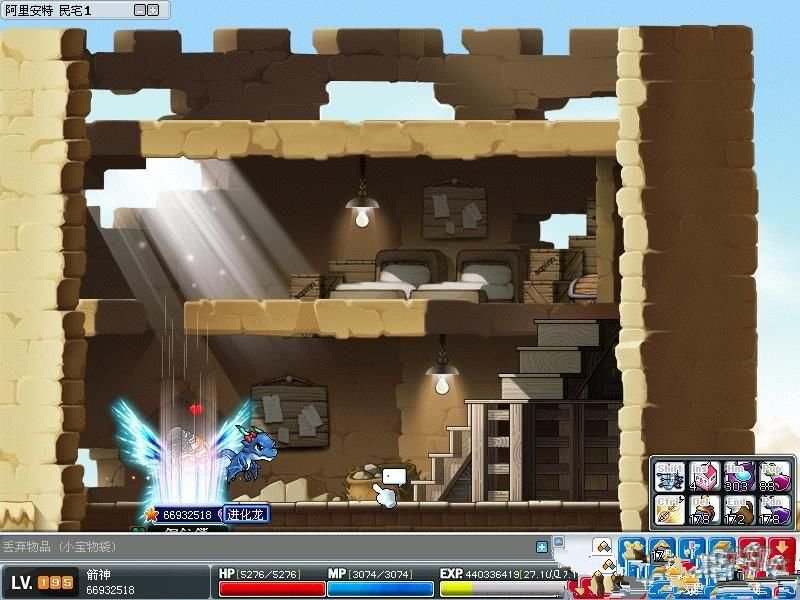Use the End quickslot brown potion
Image resolution: width=800 pixels, height=600 pixels.
pyautogui.click(x=737, y=510)
